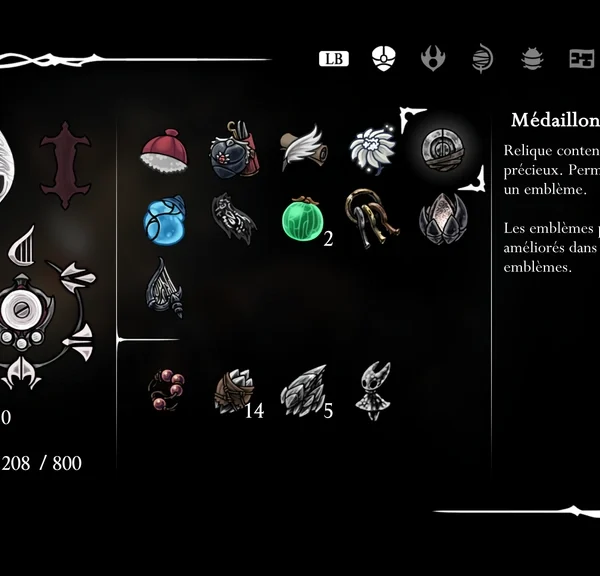
Task: Switch to the inventory tab with mask icon
Action: tap(383, 58)
